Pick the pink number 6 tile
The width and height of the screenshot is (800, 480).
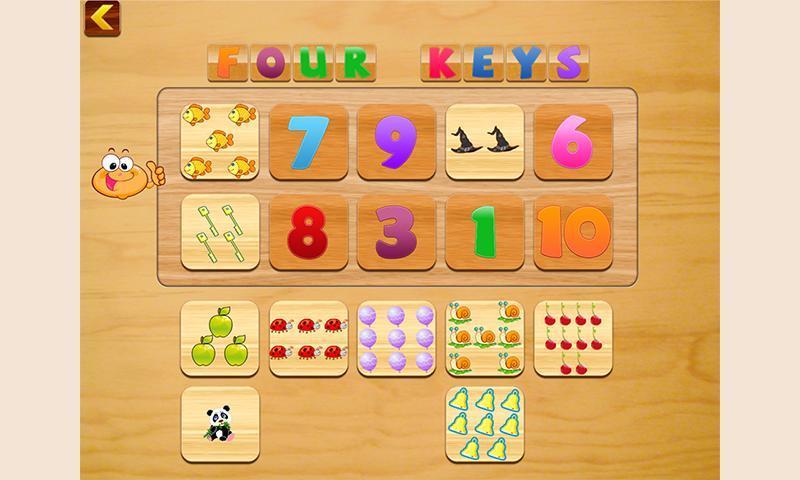click(573, 142)
